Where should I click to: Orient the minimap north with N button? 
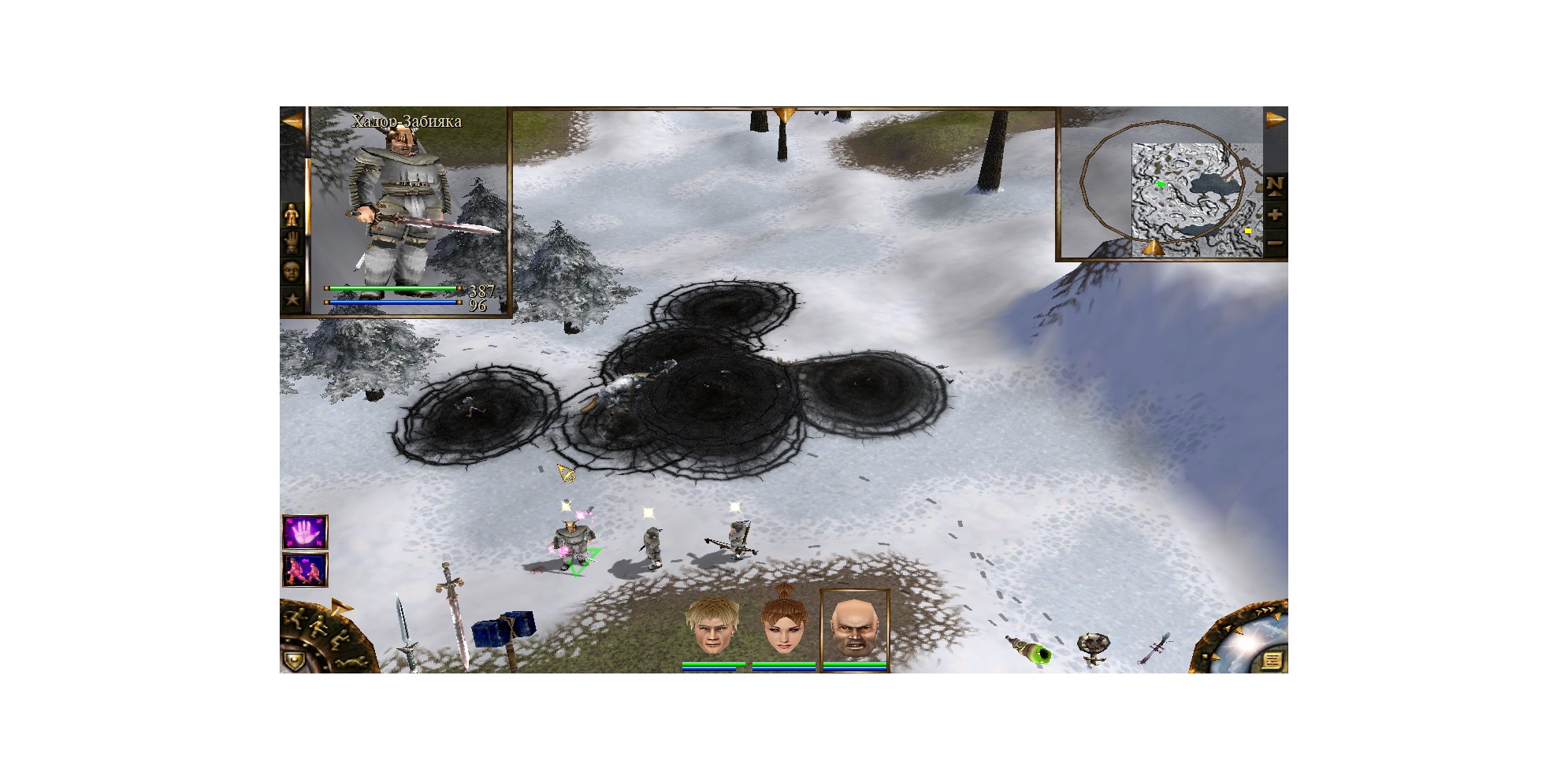click(x=1275, y=185)
